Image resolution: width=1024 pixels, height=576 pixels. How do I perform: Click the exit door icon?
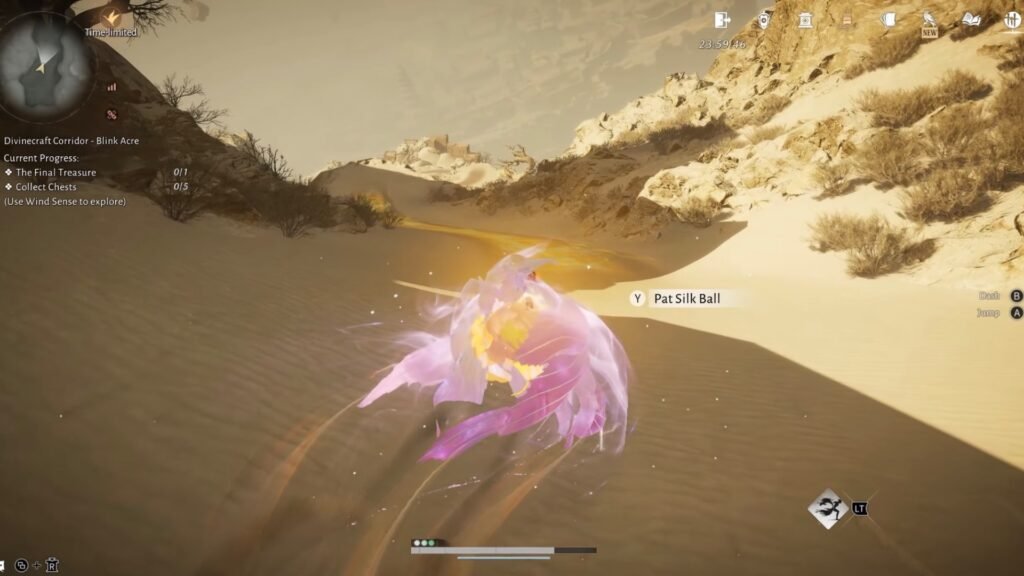point(722,20)
